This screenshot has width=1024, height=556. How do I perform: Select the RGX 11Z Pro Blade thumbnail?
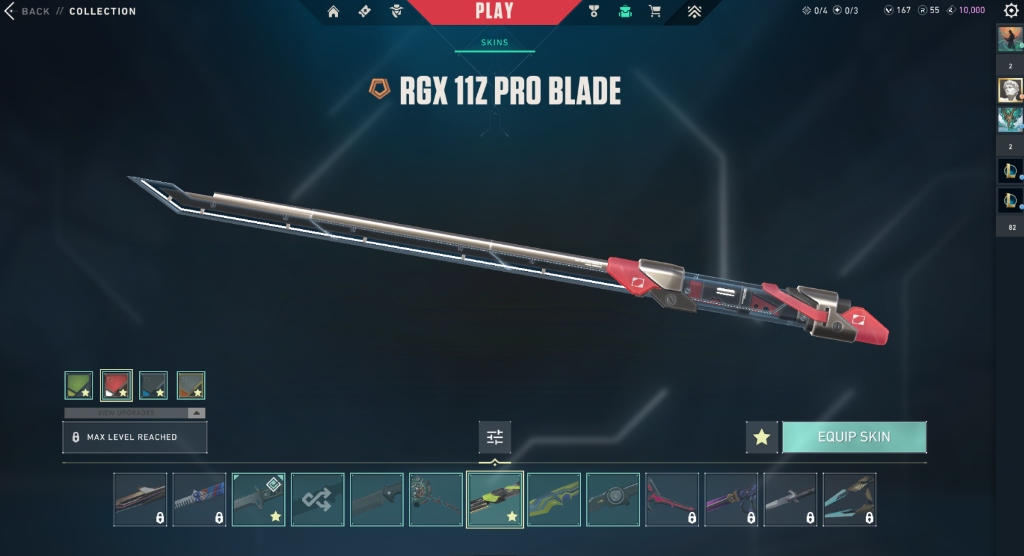tap(495, 499)
